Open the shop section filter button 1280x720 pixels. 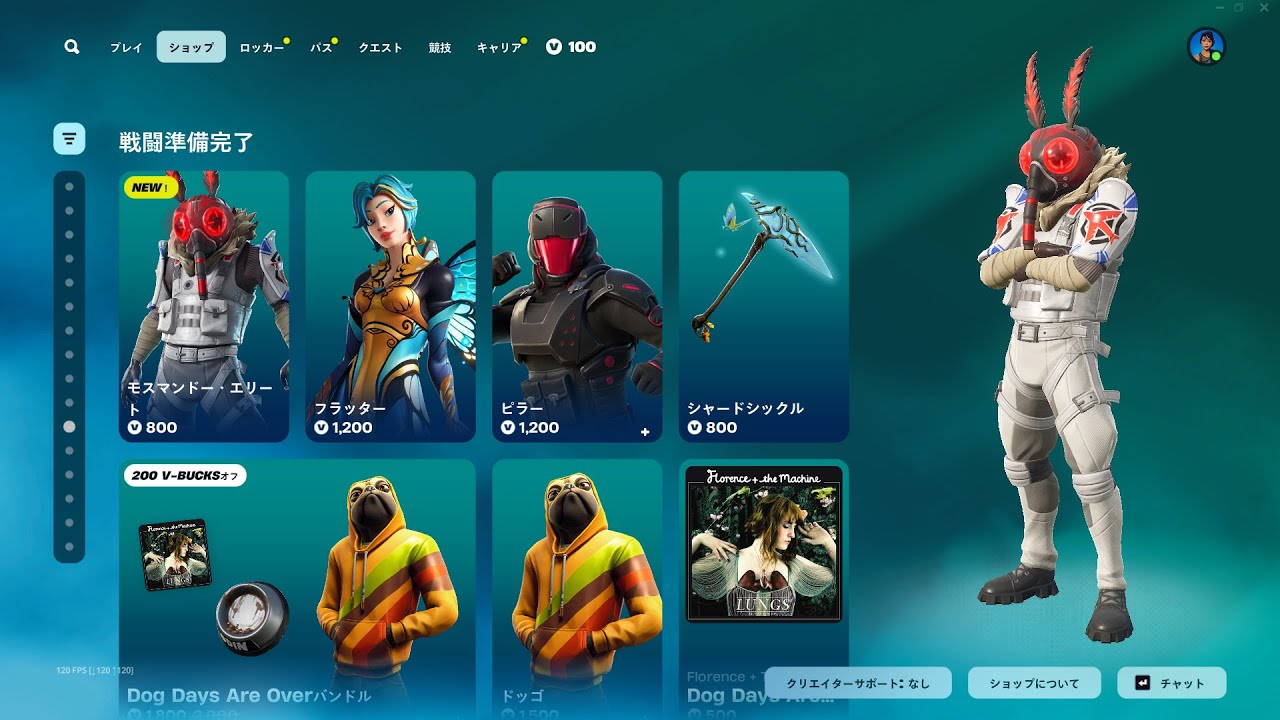coord(69,139)
